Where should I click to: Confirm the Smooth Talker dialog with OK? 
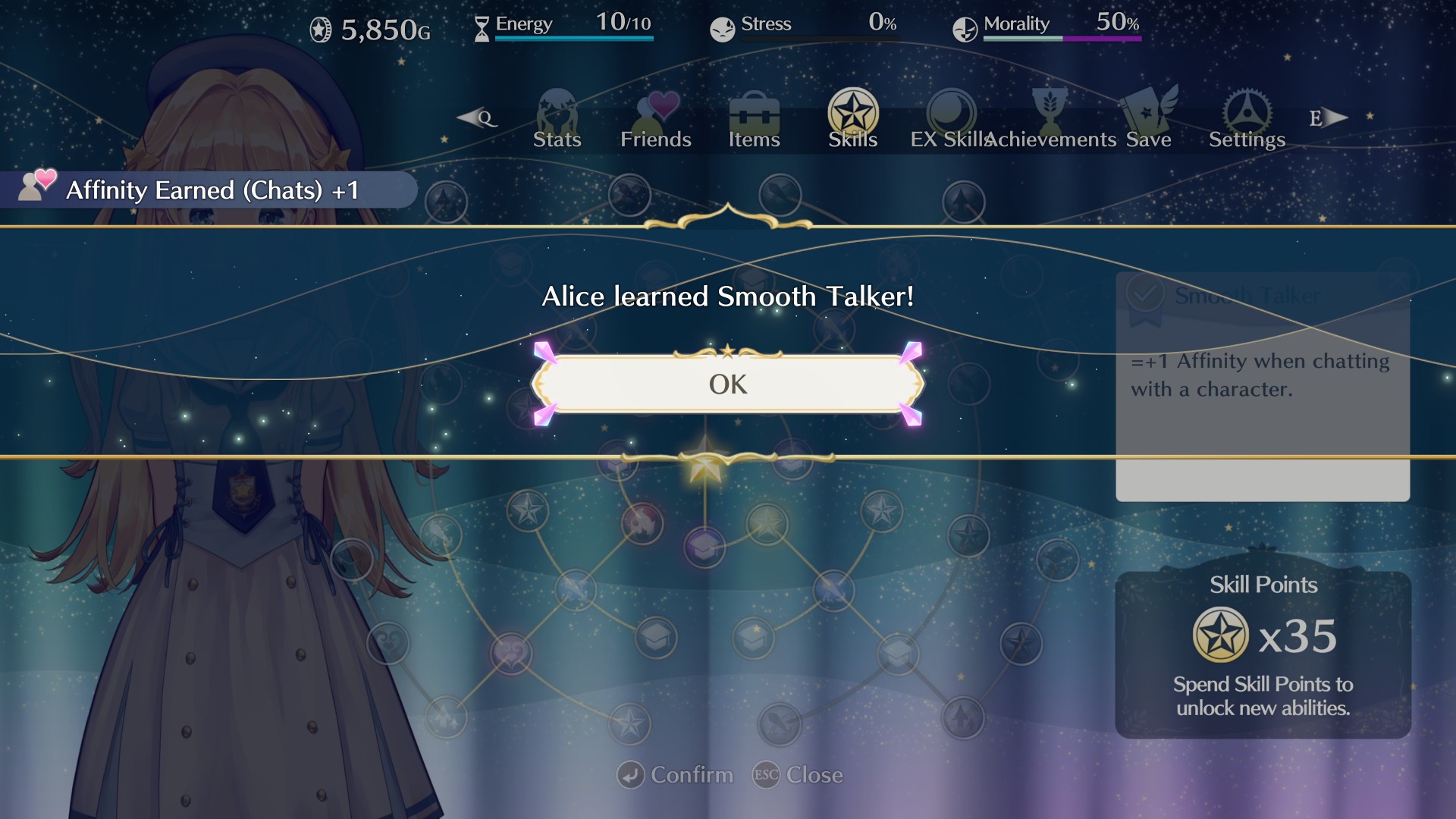point(727,384)
